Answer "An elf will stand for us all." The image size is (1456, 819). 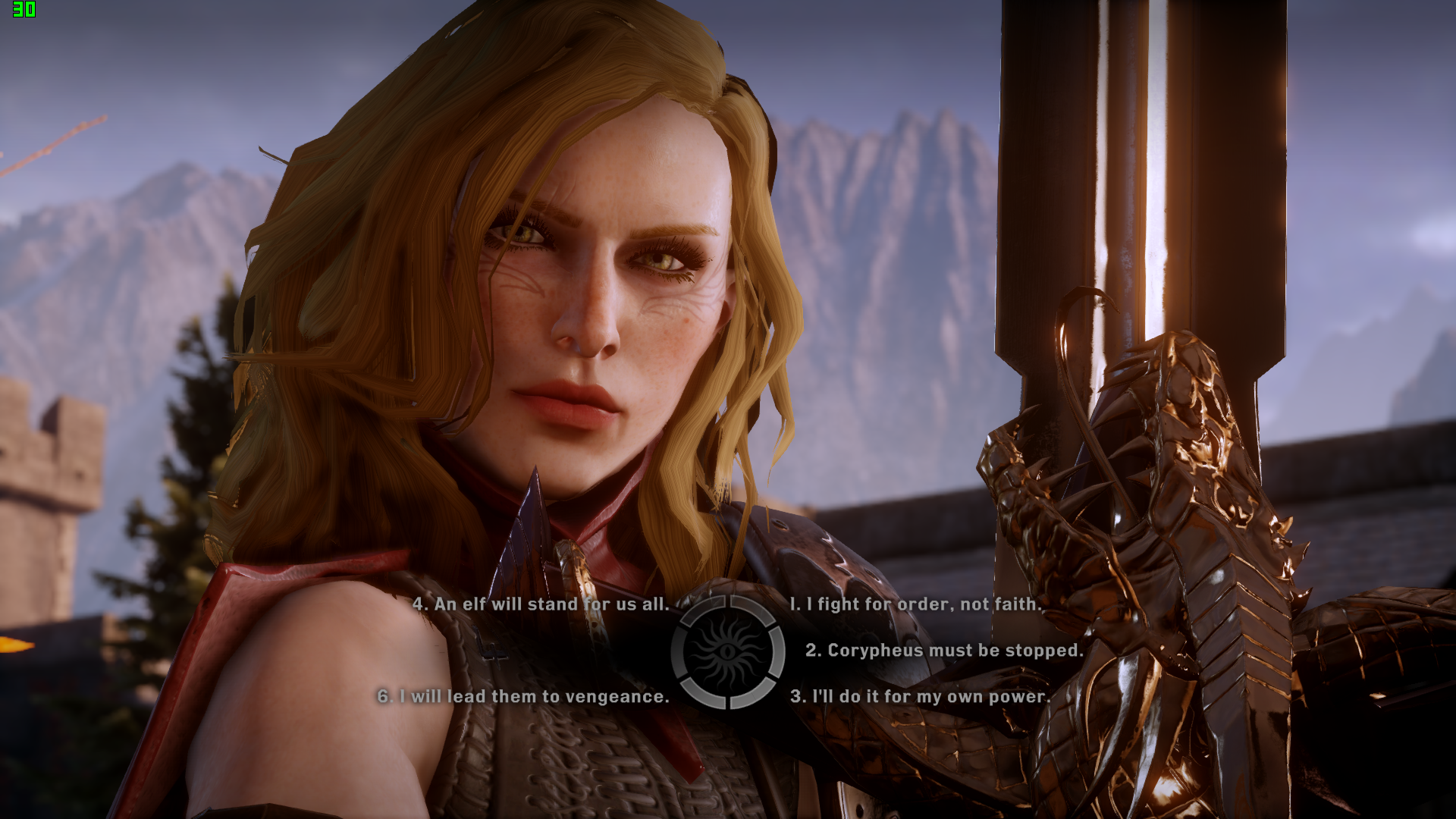point(541,604)
